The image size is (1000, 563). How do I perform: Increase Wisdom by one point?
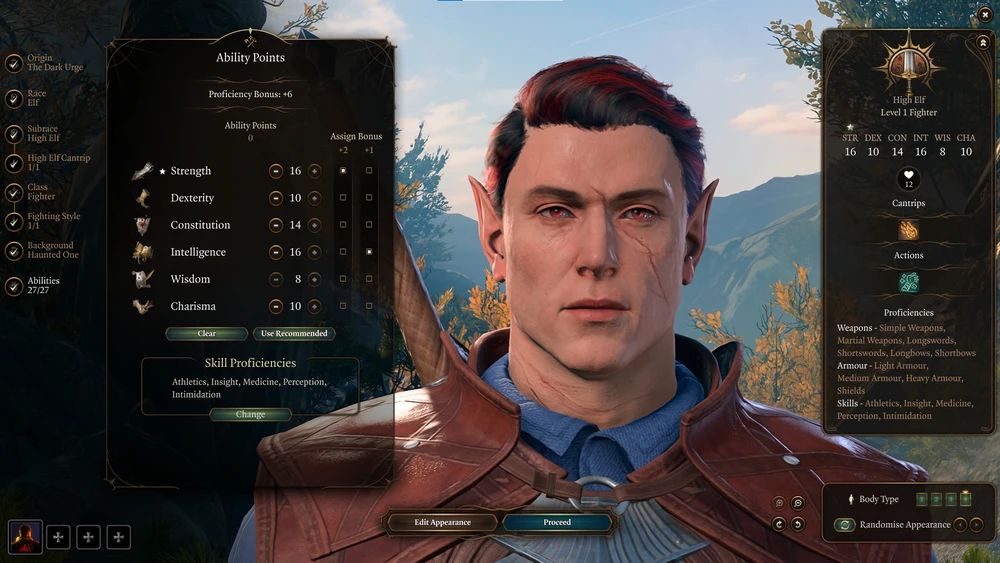click(314, 279)
